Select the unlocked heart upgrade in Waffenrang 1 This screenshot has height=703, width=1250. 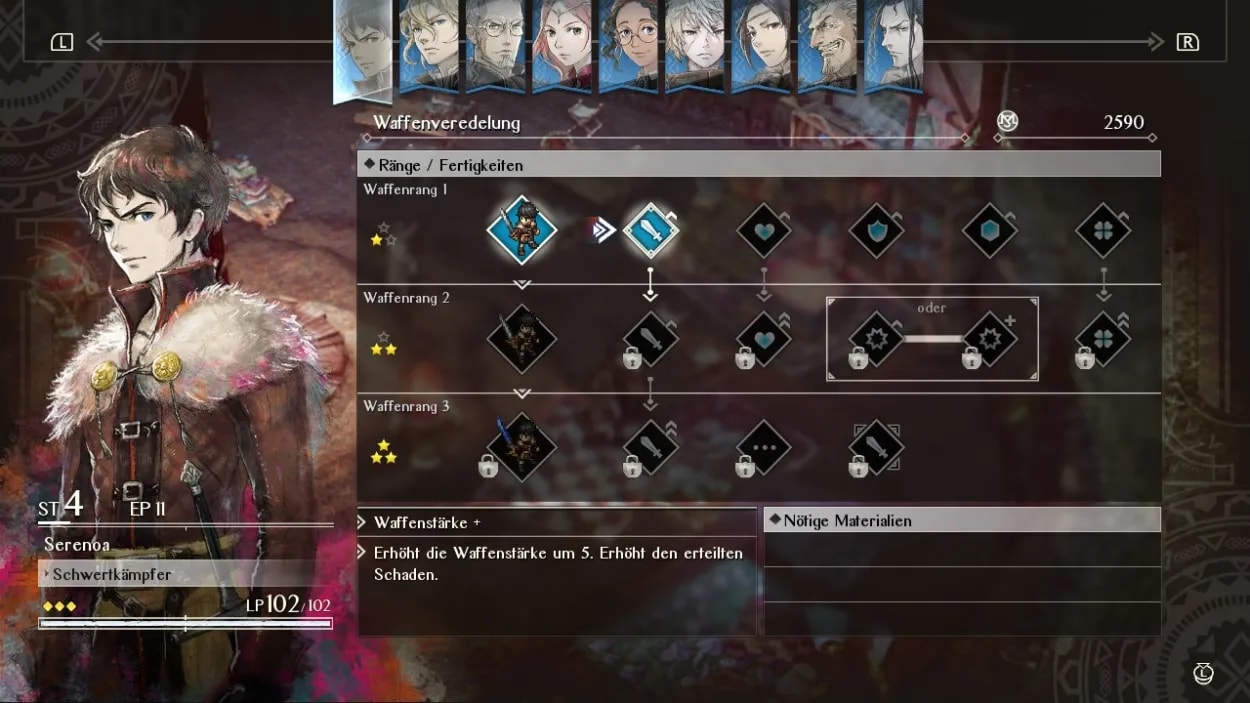pyautogui.click(x=764, y=231)
